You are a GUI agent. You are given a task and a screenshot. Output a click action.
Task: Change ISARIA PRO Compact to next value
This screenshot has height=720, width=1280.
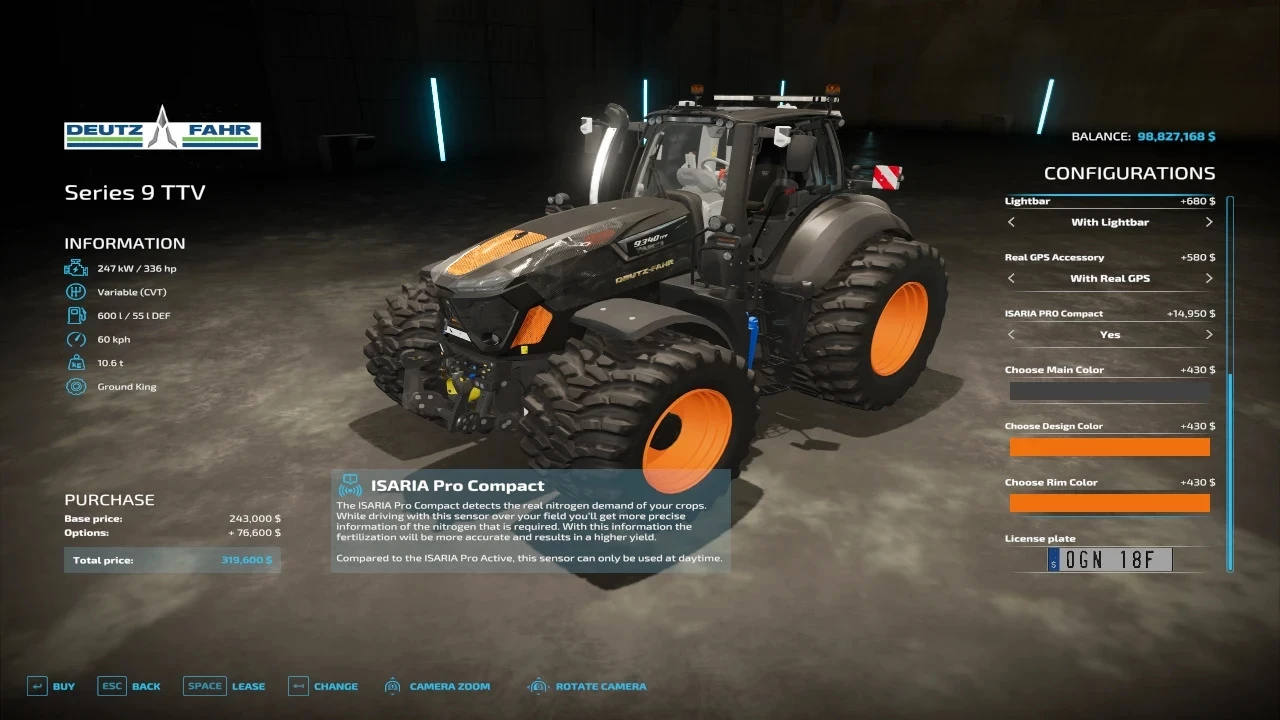[x=1209, y=334]
